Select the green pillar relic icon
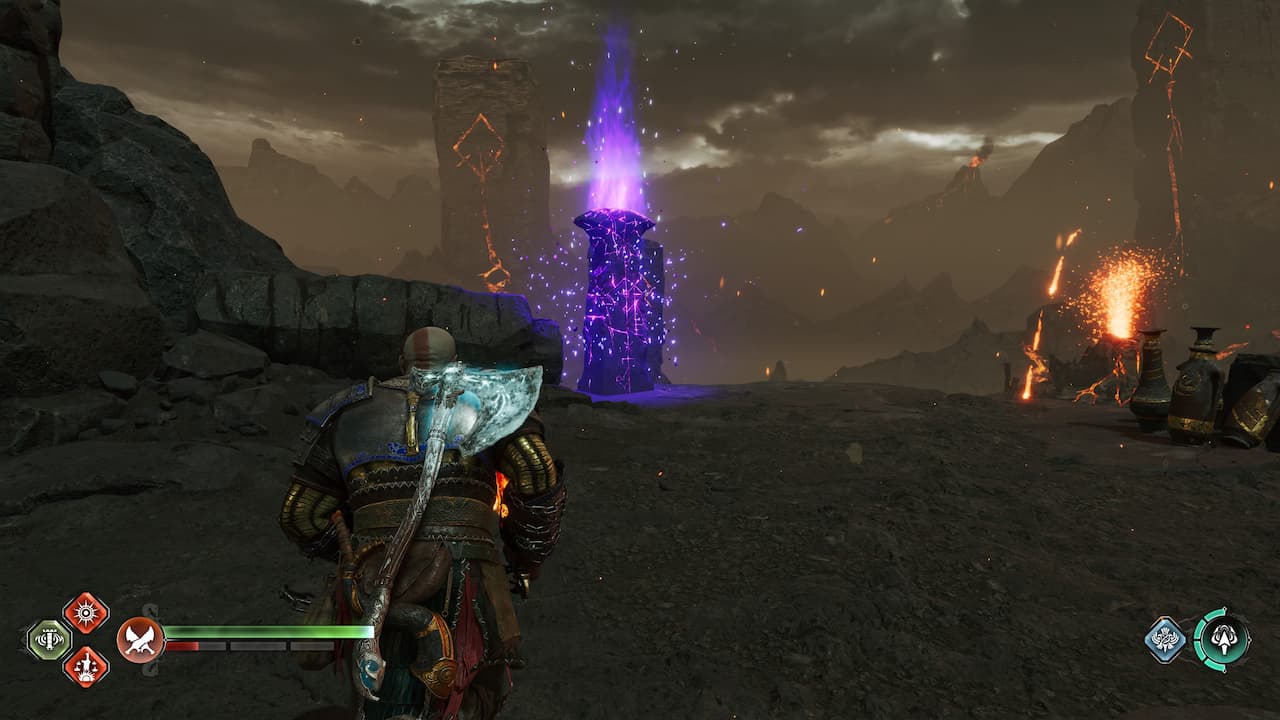 click(x=48, y=640)
